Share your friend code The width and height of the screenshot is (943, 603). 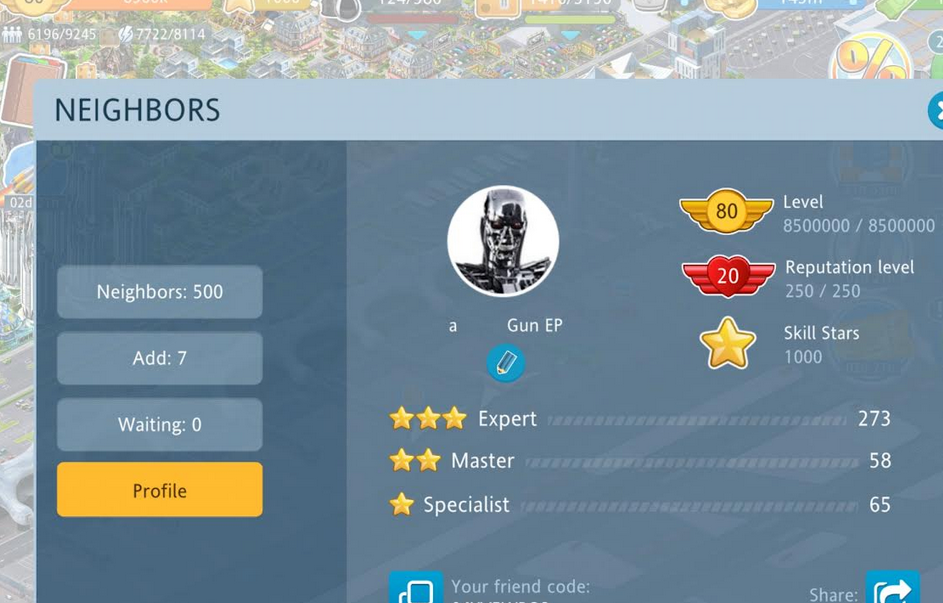pyautogui.click(x=891, y=590)
